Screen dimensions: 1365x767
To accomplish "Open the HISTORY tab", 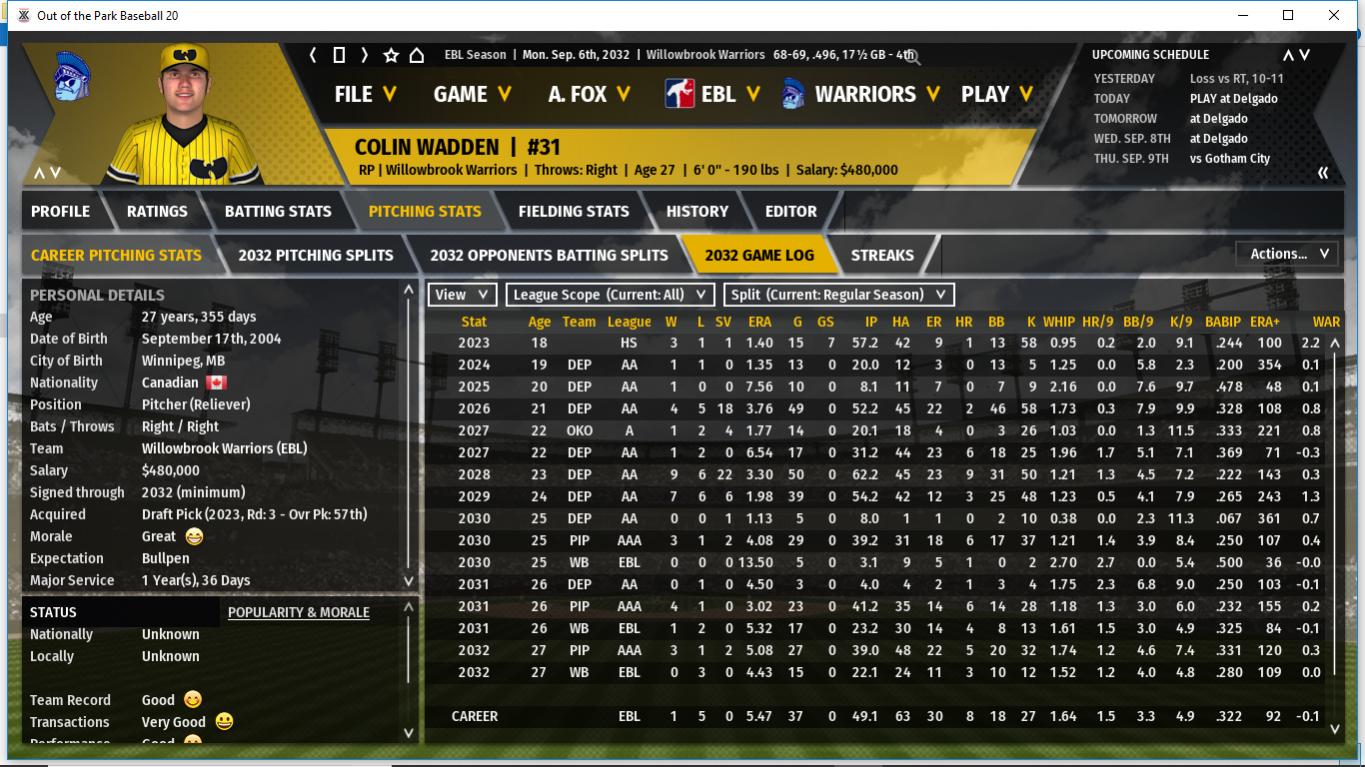I will pos(697,211).
